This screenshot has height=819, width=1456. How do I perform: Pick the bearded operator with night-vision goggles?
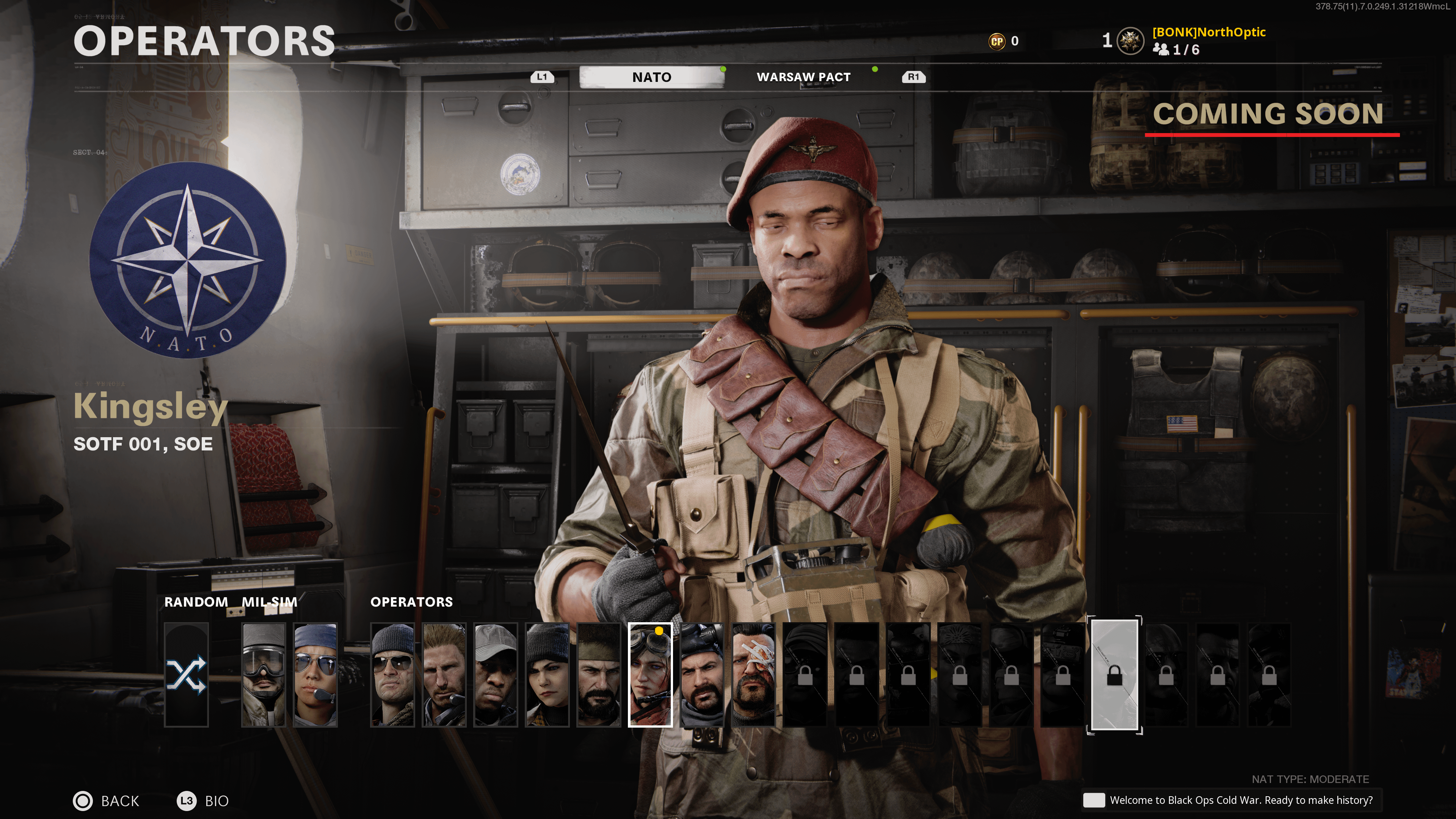coord(702,674)
